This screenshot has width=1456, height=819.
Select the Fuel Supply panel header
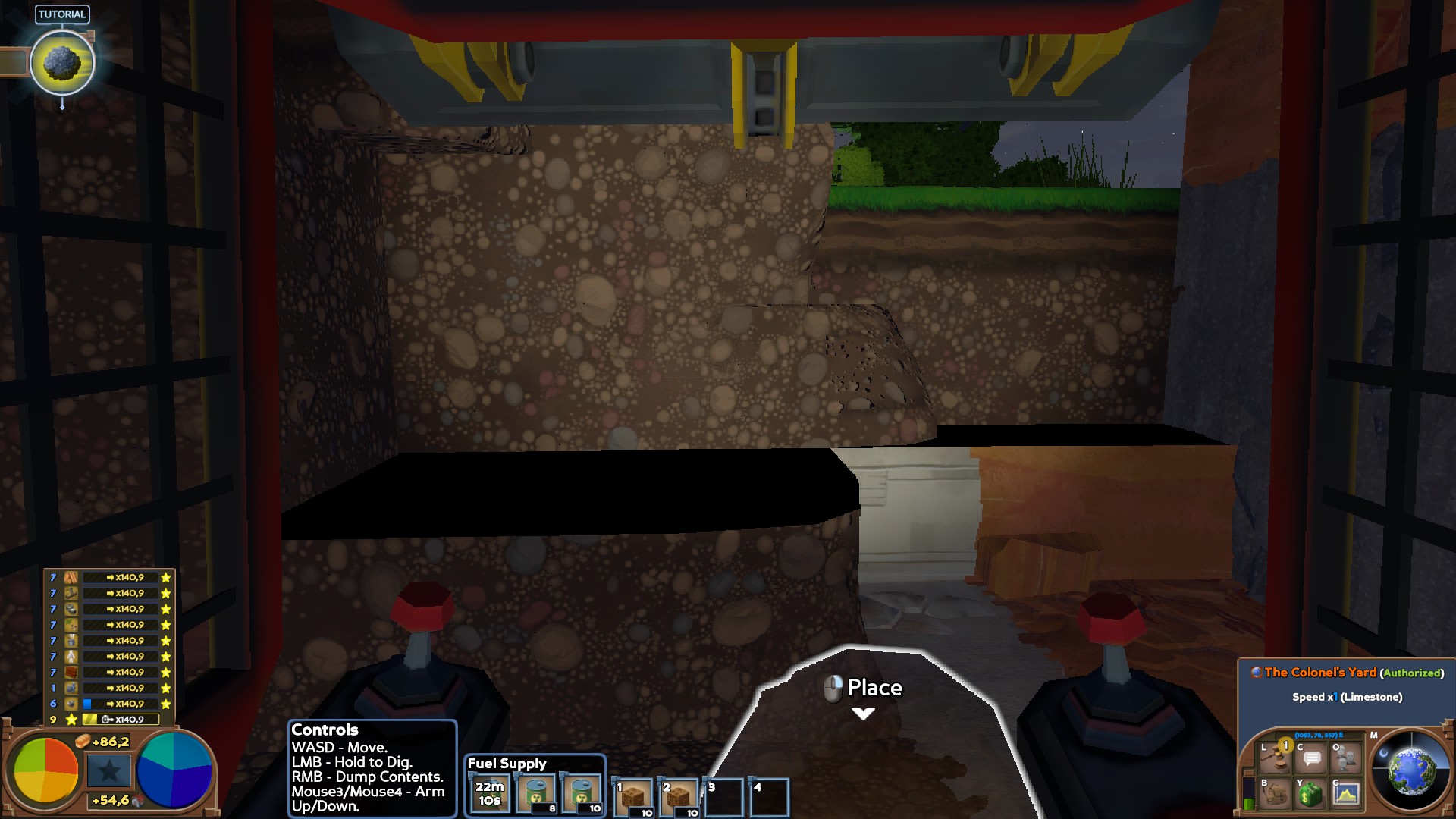(x=507, y=763)
